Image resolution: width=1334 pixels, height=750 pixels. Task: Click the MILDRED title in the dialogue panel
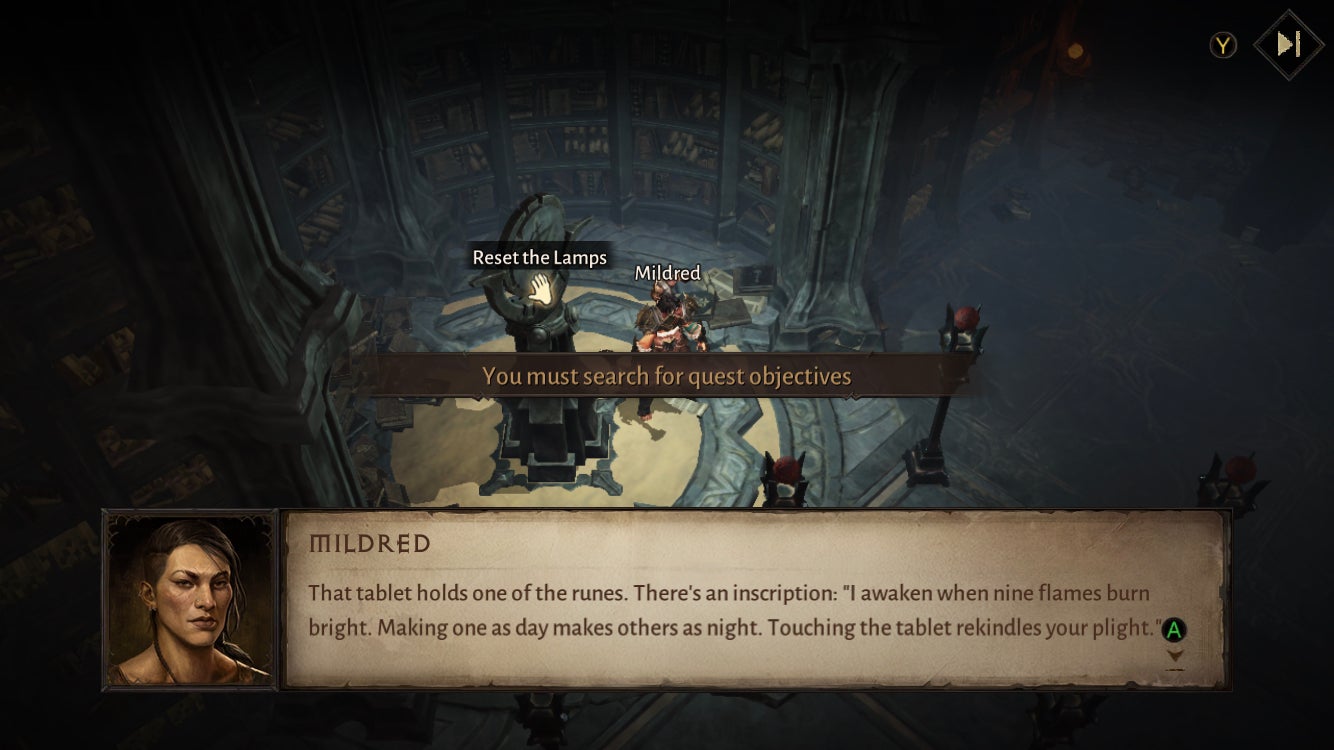(x=371, y=540)
